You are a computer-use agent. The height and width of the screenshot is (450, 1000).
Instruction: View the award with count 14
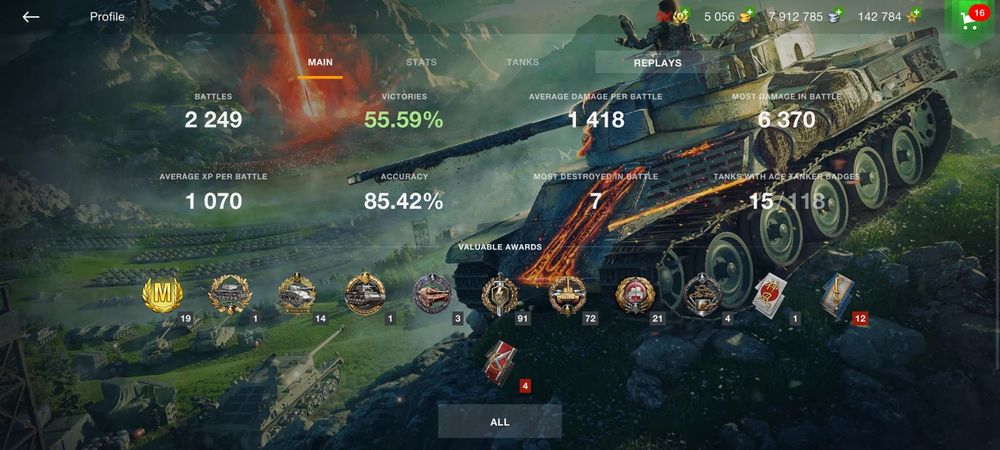297,294
